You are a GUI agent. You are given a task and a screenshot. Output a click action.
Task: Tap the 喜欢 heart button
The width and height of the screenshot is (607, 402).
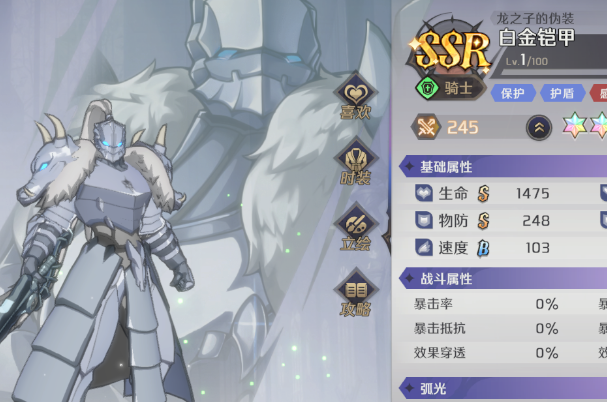pos(356,96)
